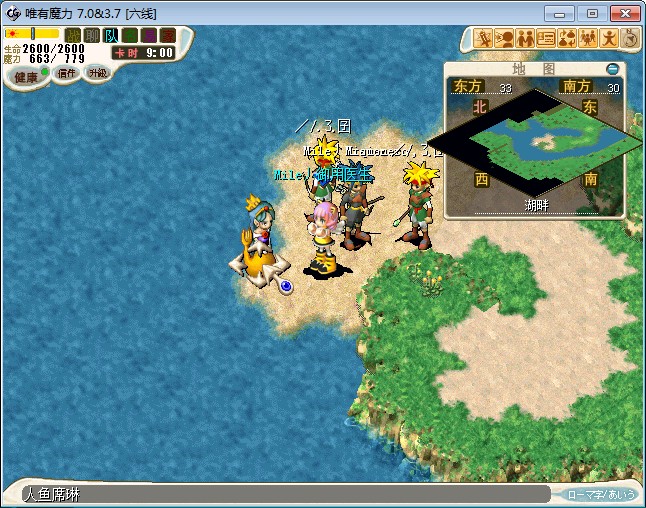Open the 信件 mail button
Viewport: 646px width, 508px height.
point(67,73)
